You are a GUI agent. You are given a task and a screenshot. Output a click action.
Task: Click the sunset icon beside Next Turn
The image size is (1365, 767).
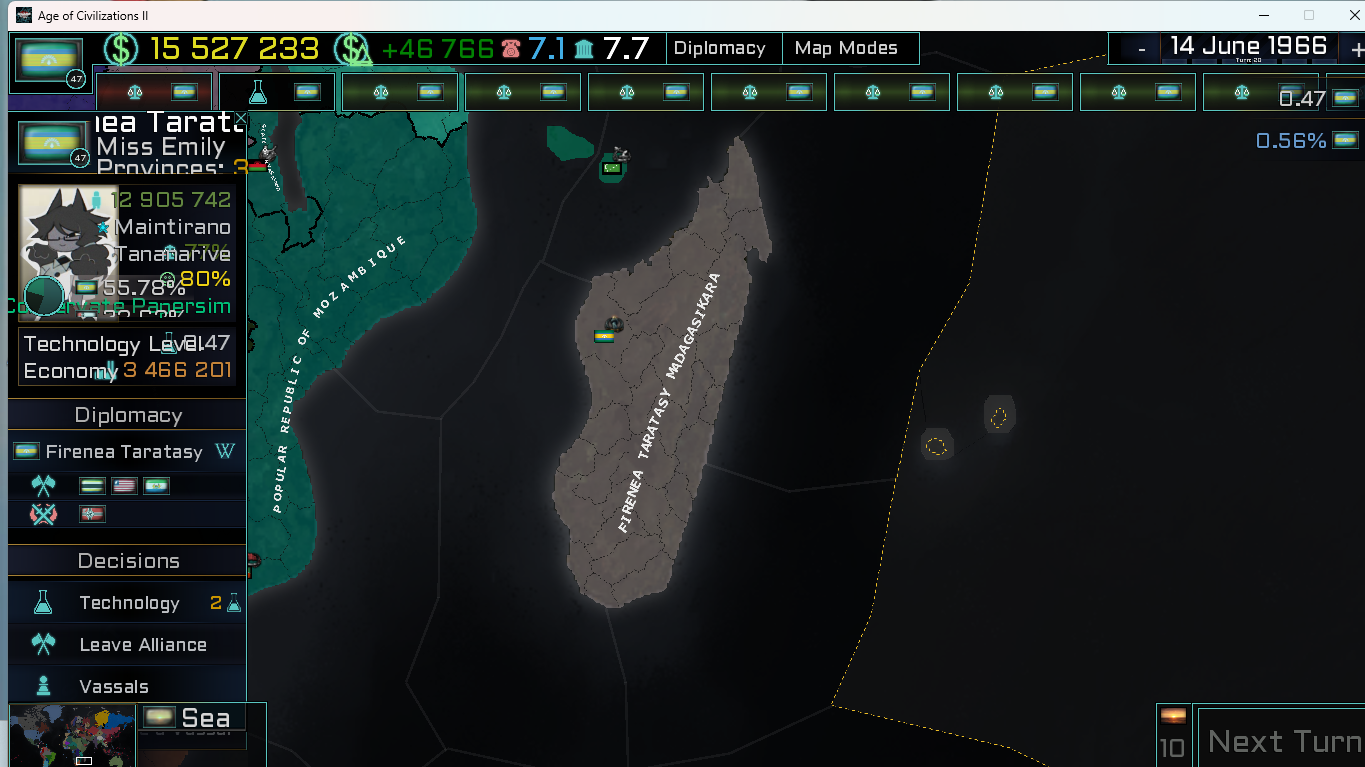click(x=1173, y=716)
